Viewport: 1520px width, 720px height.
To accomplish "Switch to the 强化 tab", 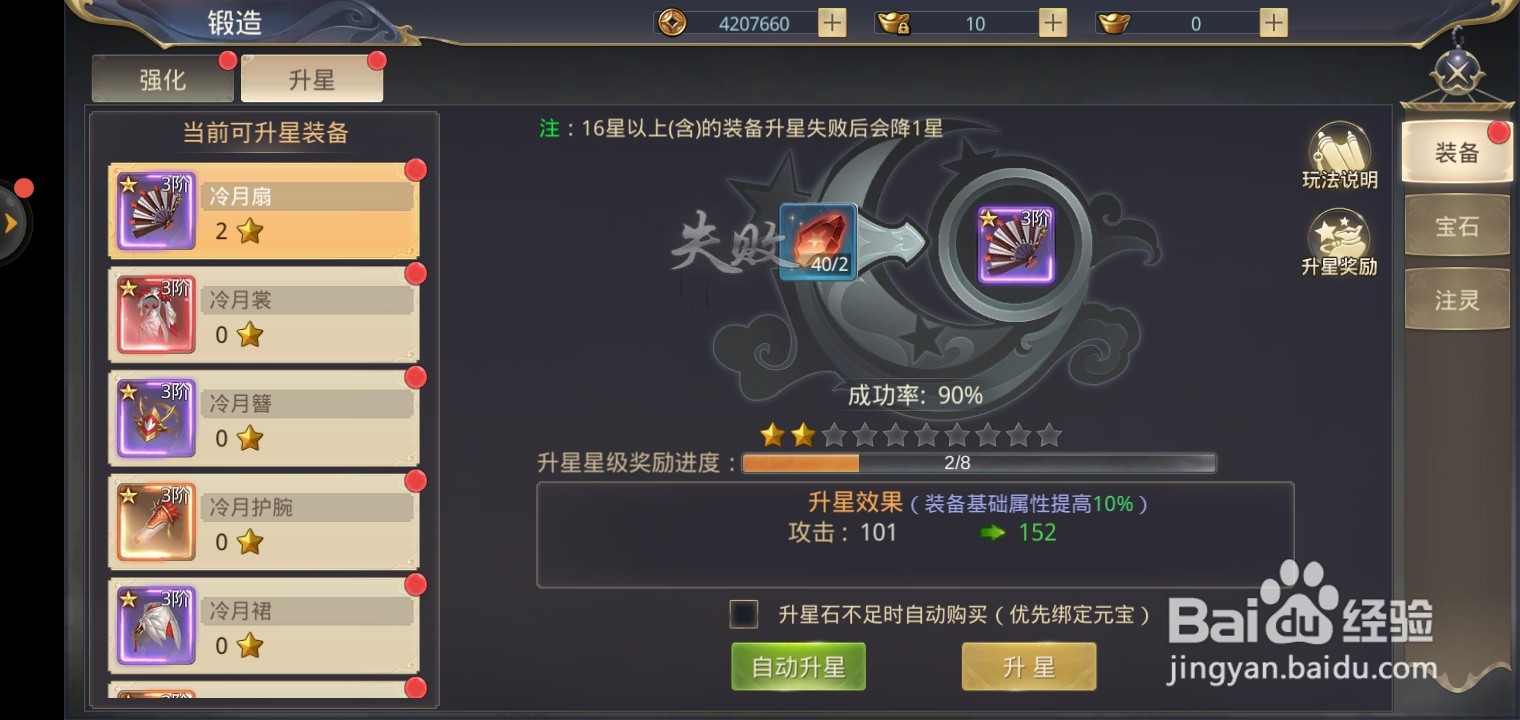I will click(x=161, y=81).
